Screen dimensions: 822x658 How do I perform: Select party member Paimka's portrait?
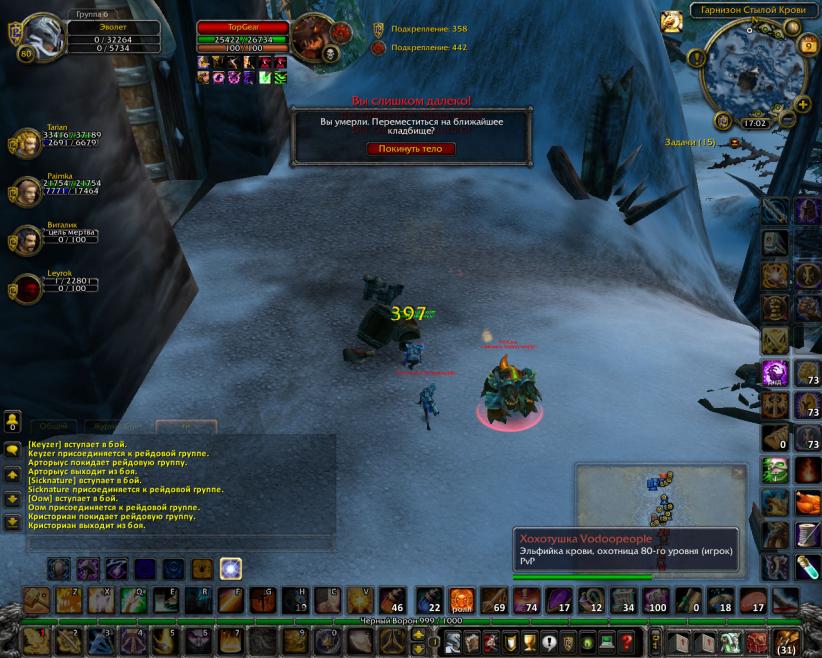(x=26, y=191)
